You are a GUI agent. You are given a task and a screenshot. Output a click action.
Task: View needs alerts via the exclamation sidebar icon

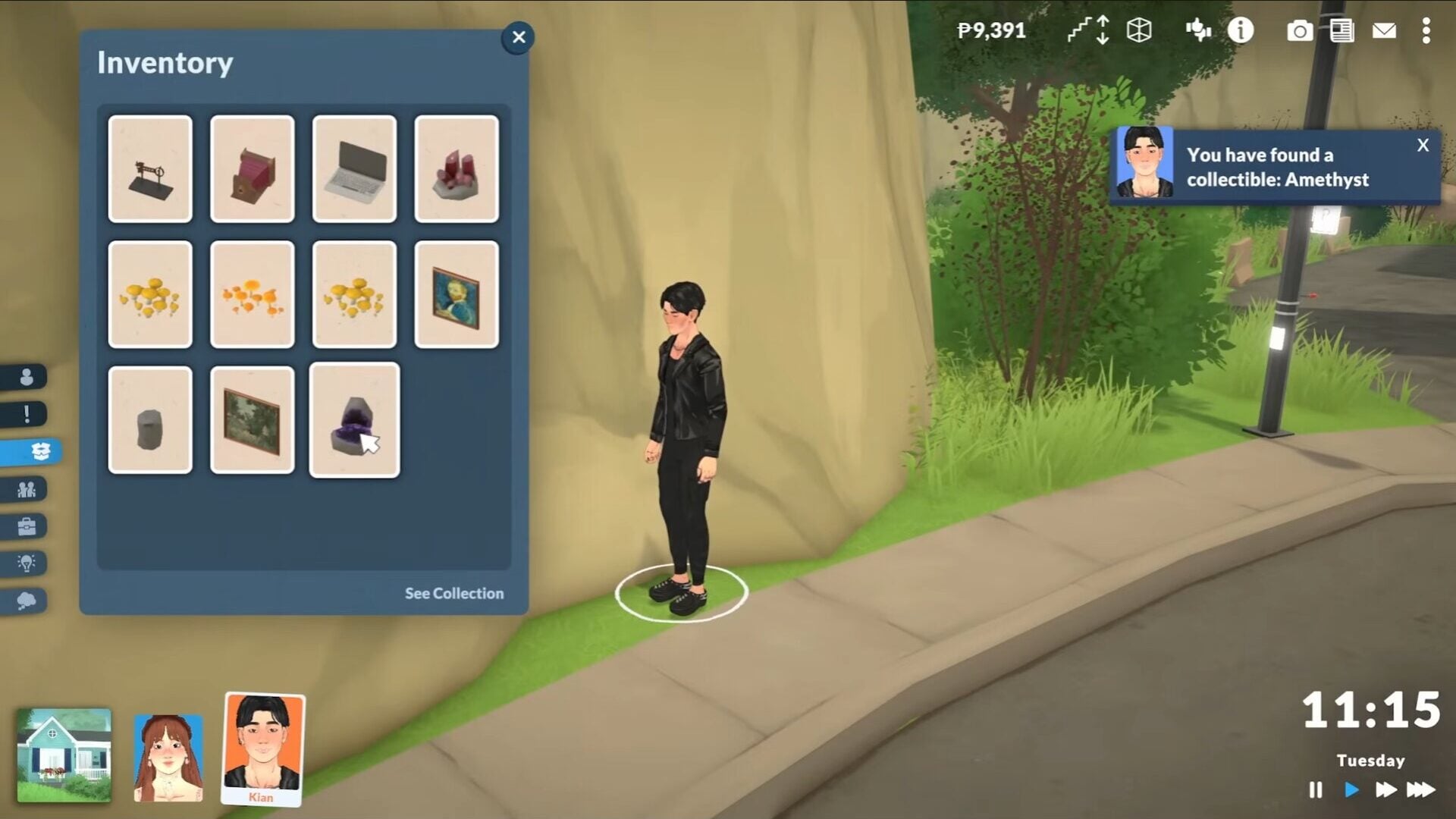(x=25, y=413)
